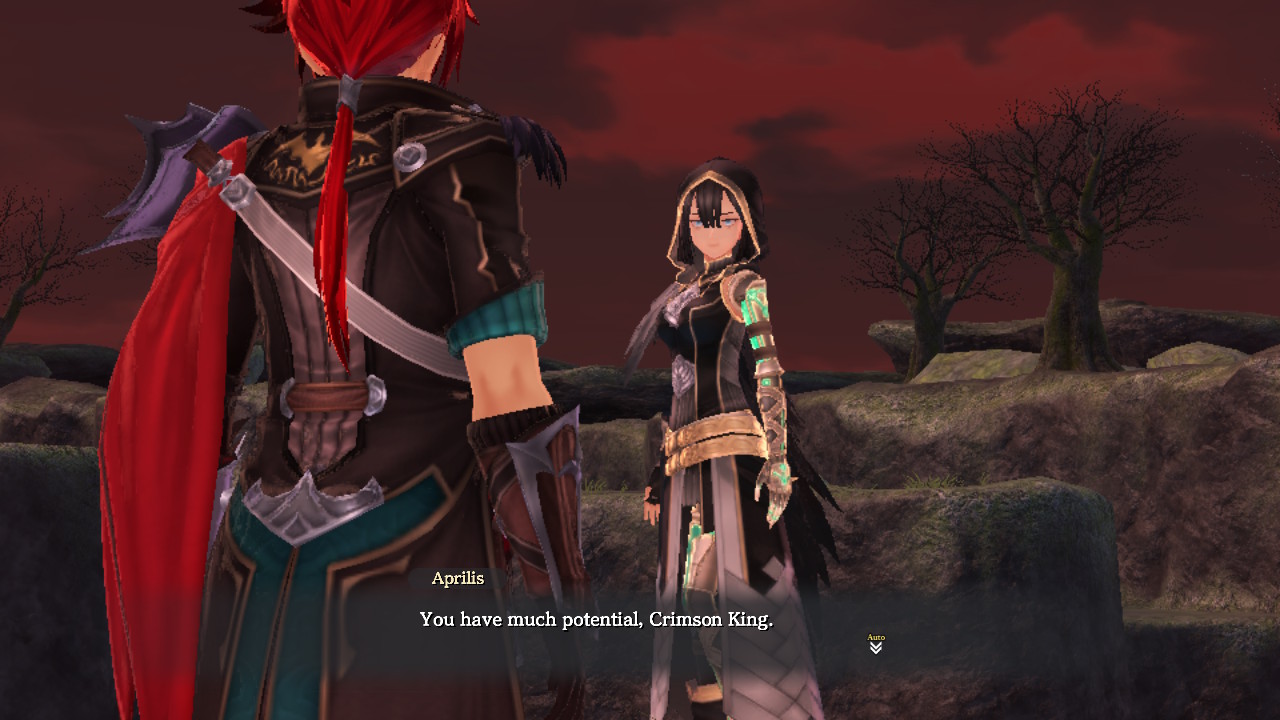
Task: Click the Auto playback indicator icon
Action: (875, 636)
